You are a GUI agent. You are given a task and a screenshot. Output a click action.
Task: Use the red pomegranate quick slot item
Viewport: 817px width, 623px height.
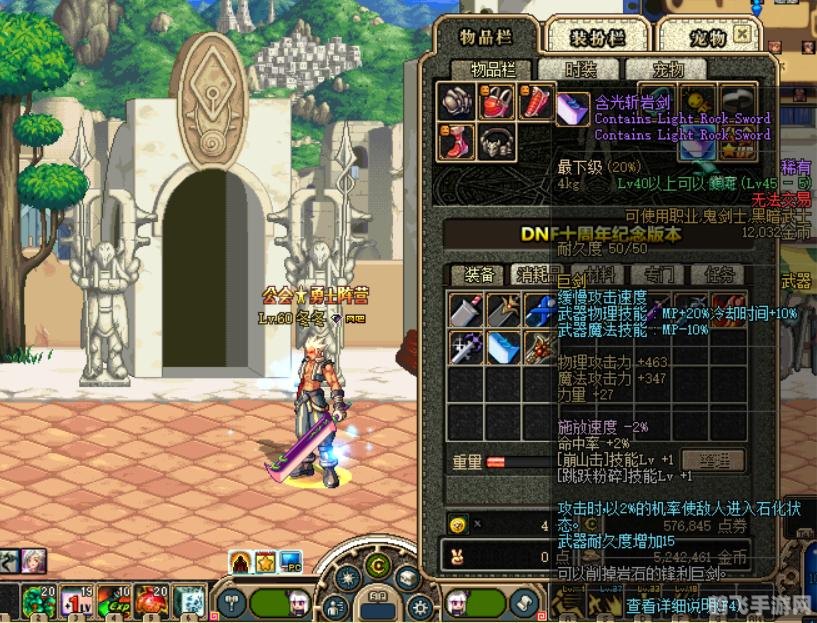[152, 601]
